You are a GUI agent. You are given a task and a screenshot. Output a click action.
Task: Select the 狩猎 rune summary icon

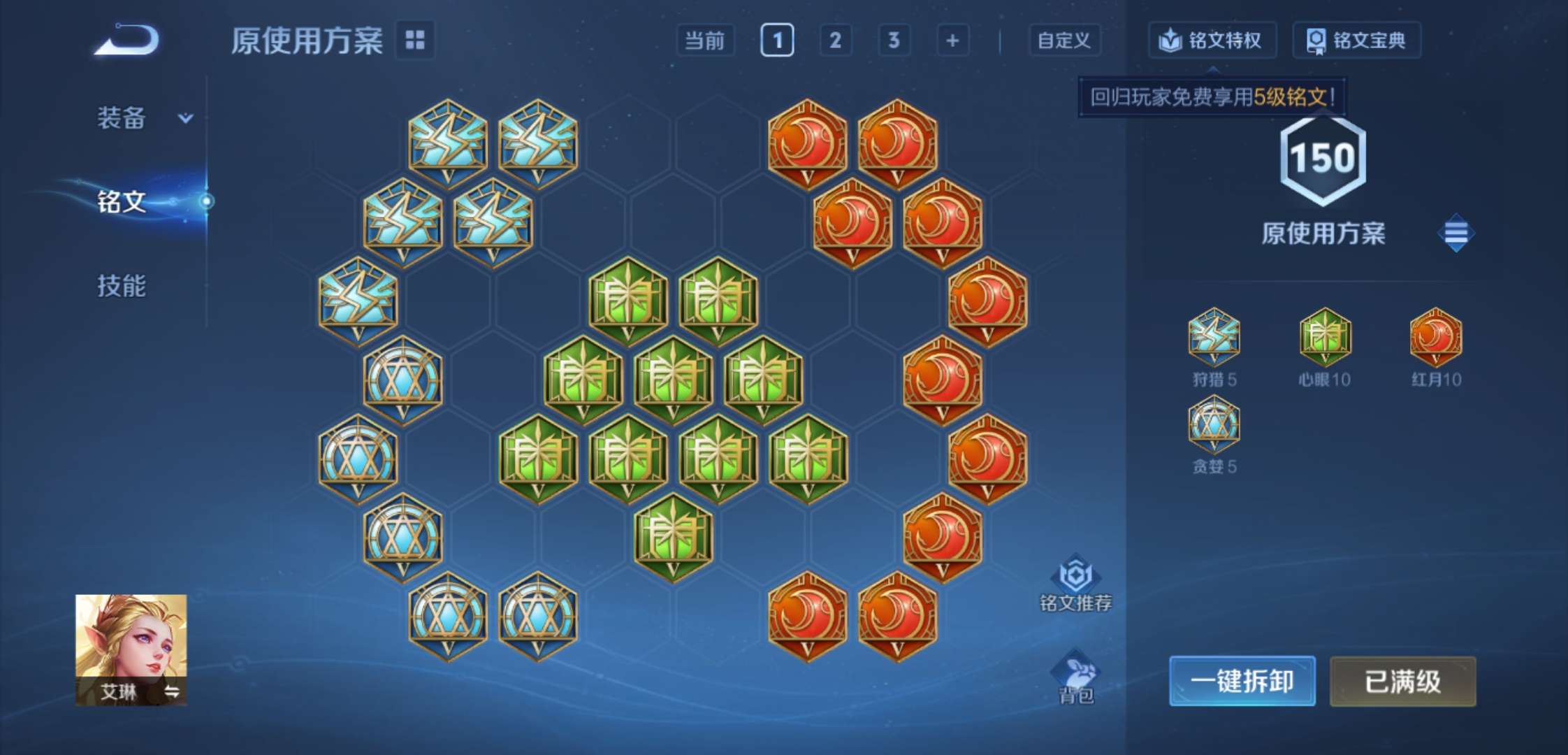1214,338
